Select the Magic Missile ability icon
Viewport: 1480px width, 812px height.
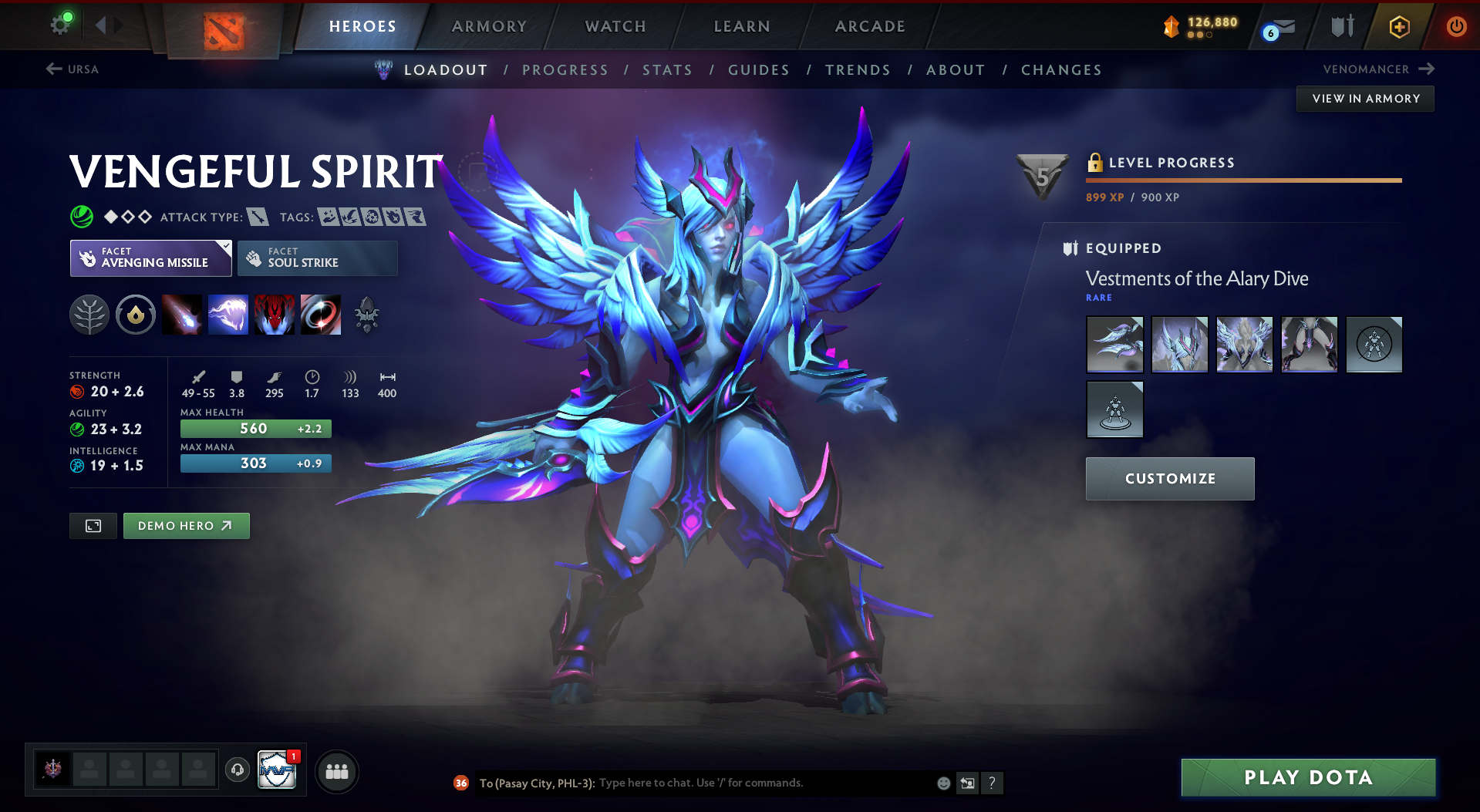[x=182, y=315]
